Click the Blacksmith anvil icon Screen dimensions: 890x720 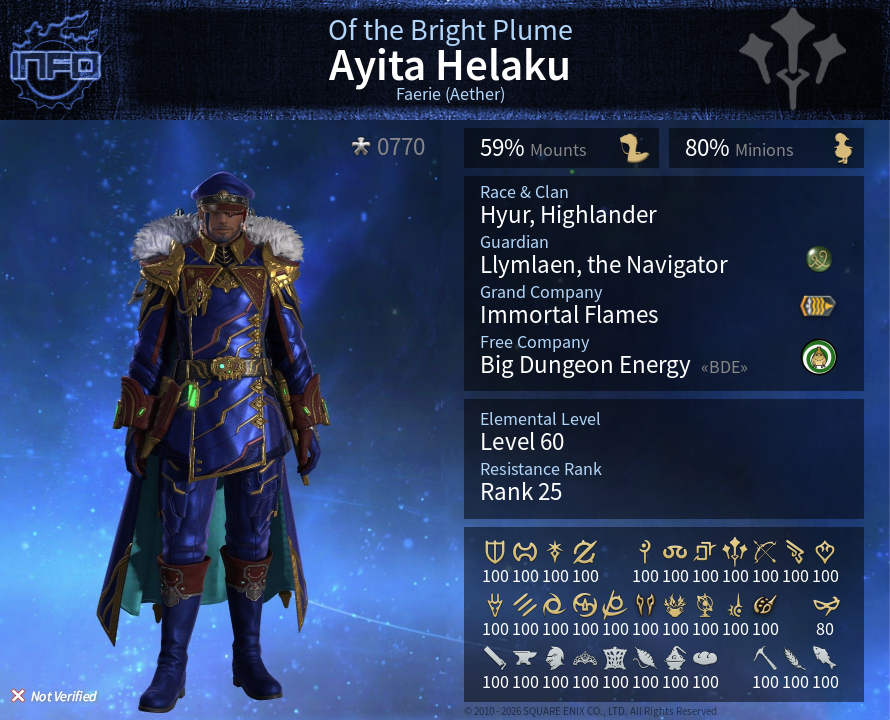click(525, 657)
